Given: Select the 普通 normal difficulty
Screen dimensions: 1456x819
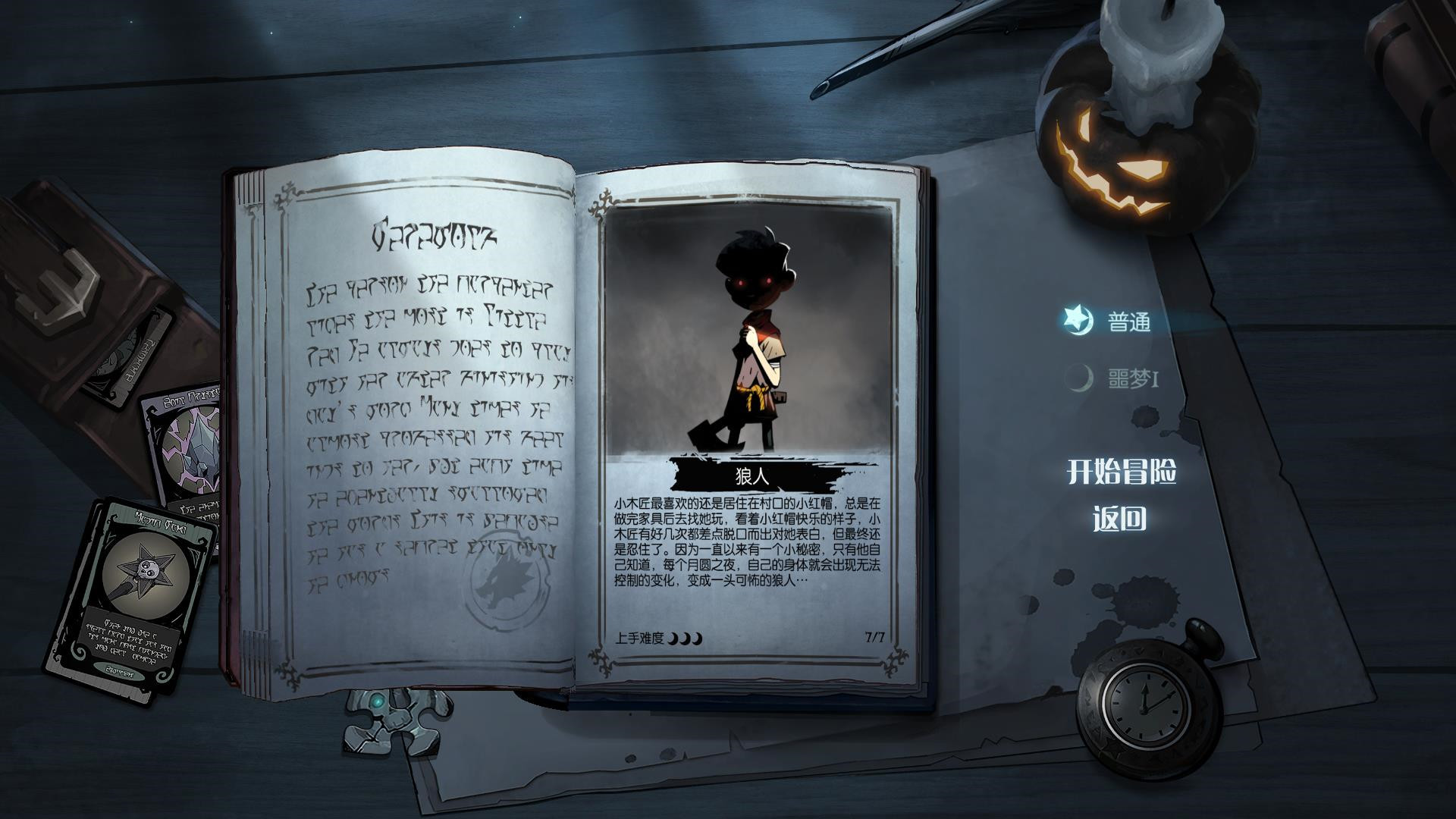Looking at the screenshot, I should 1128,322.
